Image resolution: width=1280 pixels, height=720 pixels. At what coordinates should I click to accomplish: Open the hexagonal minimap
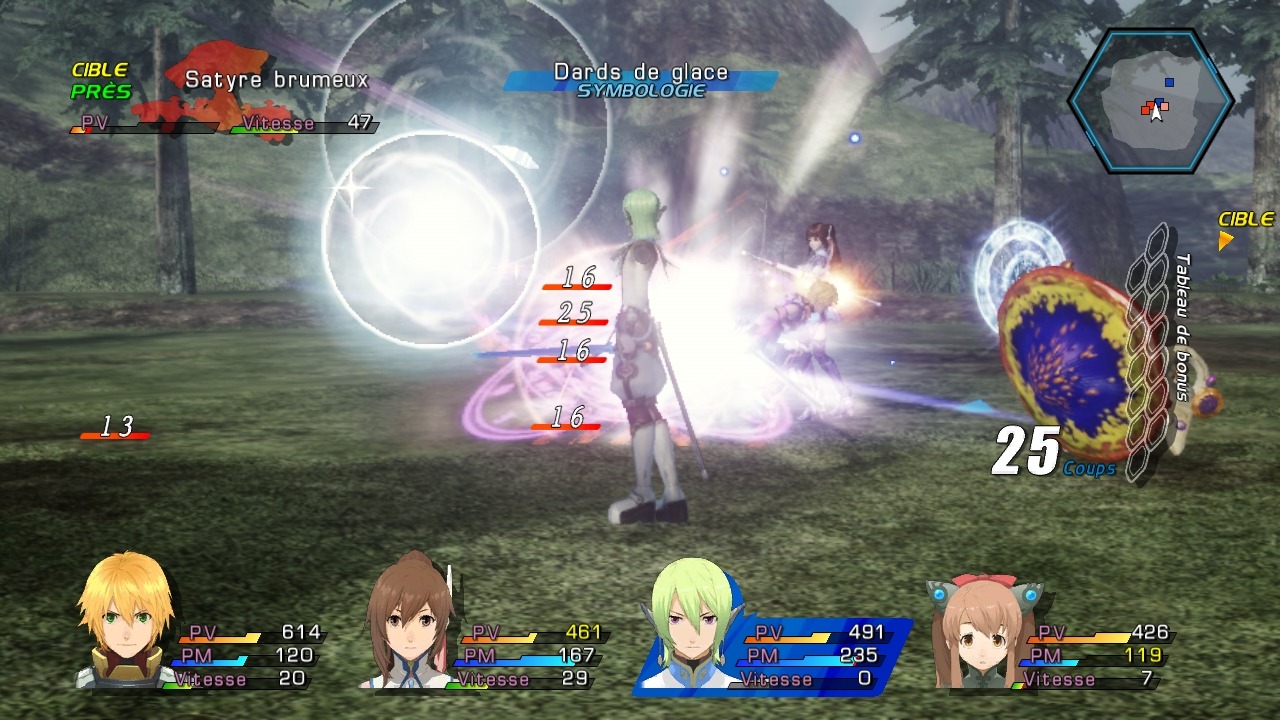(1160, 100)
